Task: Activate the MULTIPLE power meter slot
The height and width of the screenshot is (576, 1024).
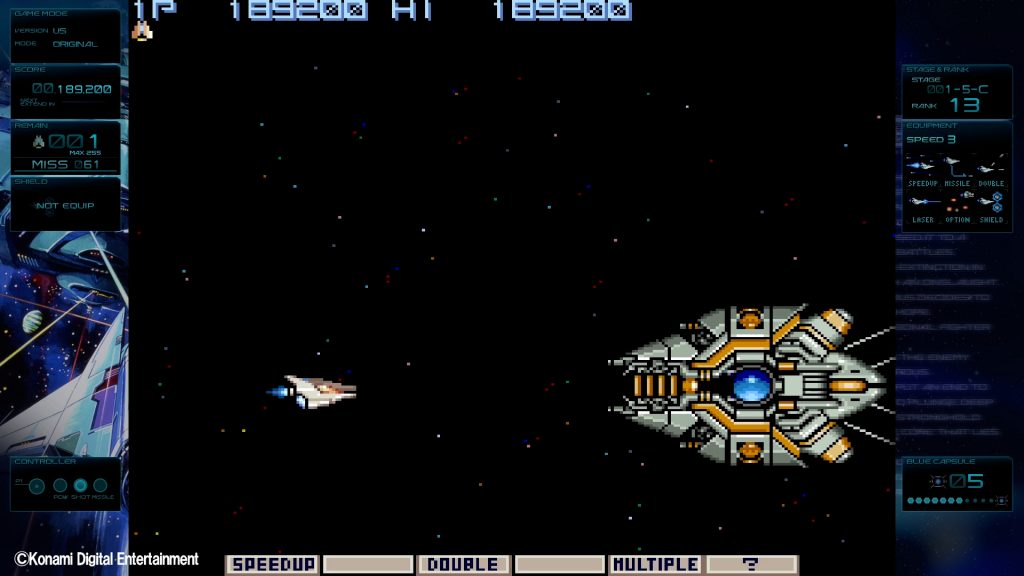Action: (x=655, y=565)
